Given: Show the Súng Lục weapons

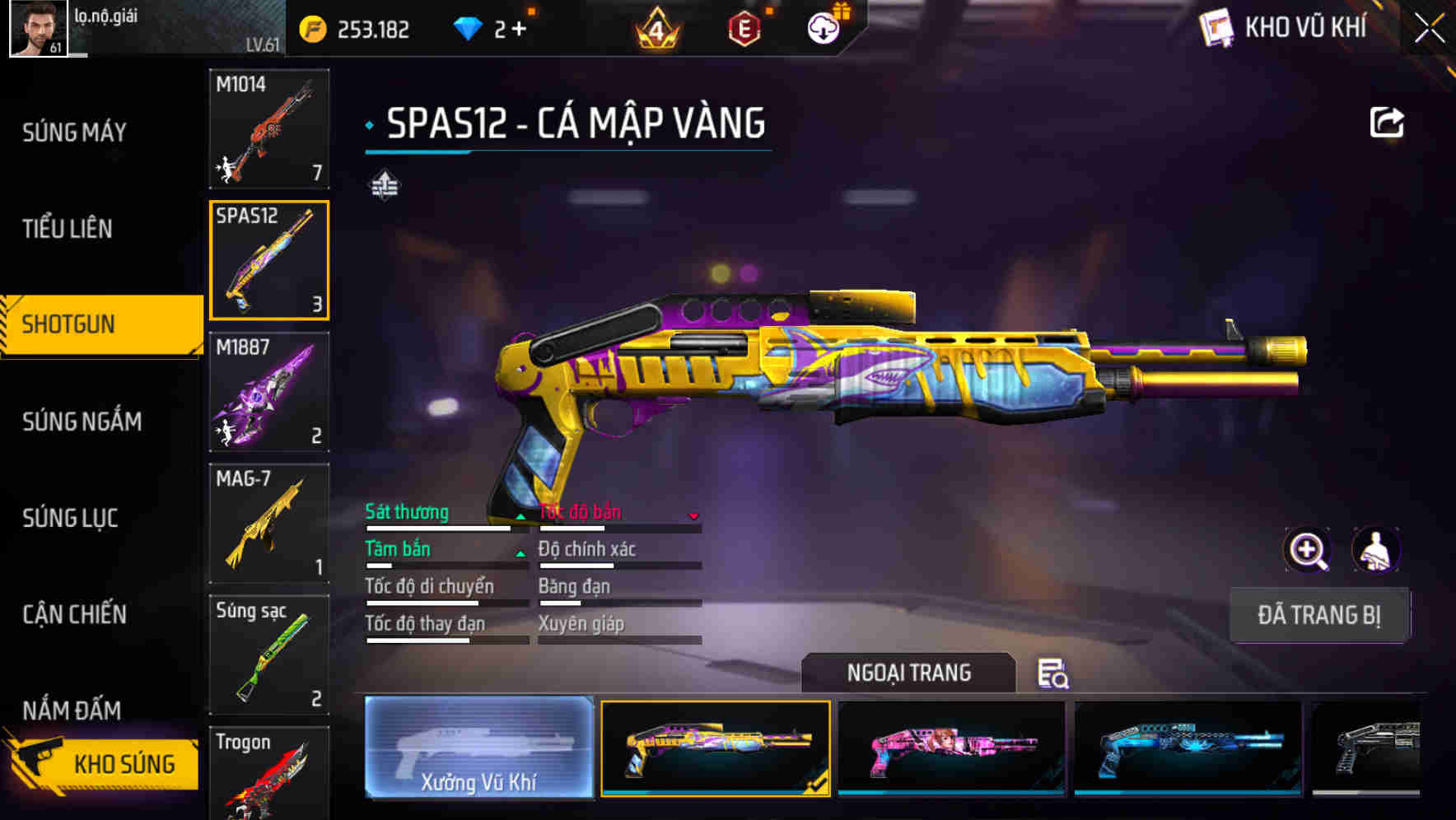Looking at the screenshot, I should 70,518.
